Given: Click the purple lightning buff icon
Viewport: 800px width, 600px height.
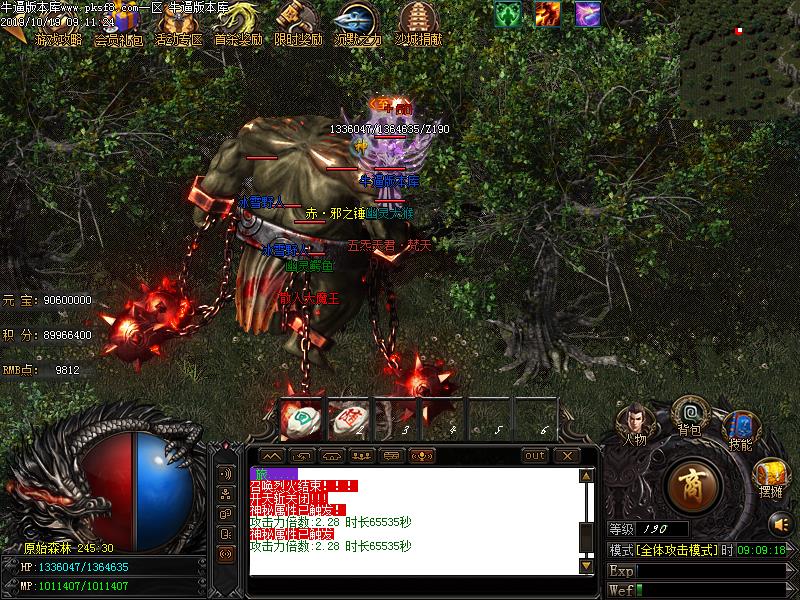Looking at the screenshot, I should tap(588, 13).
